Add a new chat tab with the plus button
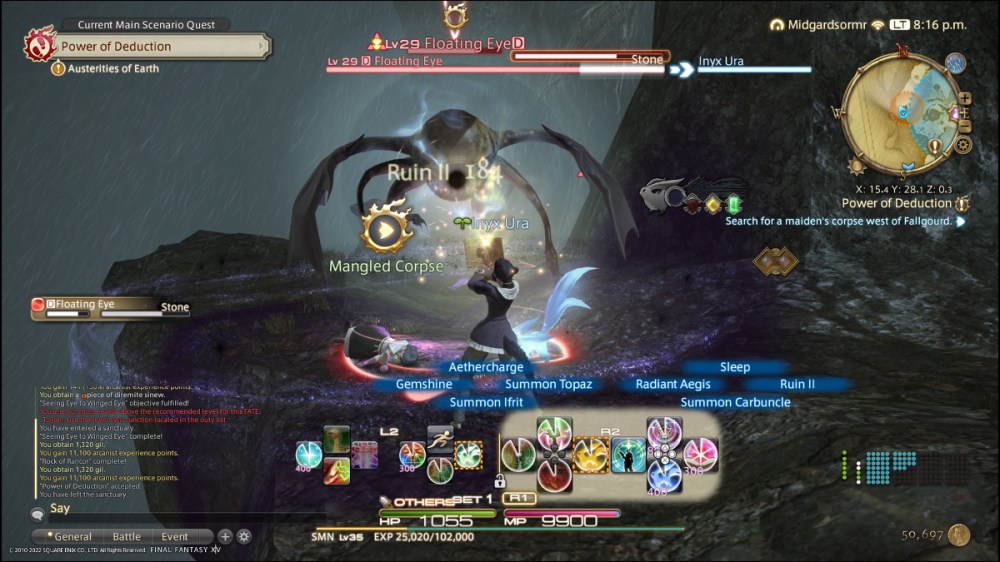Image resolution: width=1000 pixels, height=562 pixels. (225, 537)
